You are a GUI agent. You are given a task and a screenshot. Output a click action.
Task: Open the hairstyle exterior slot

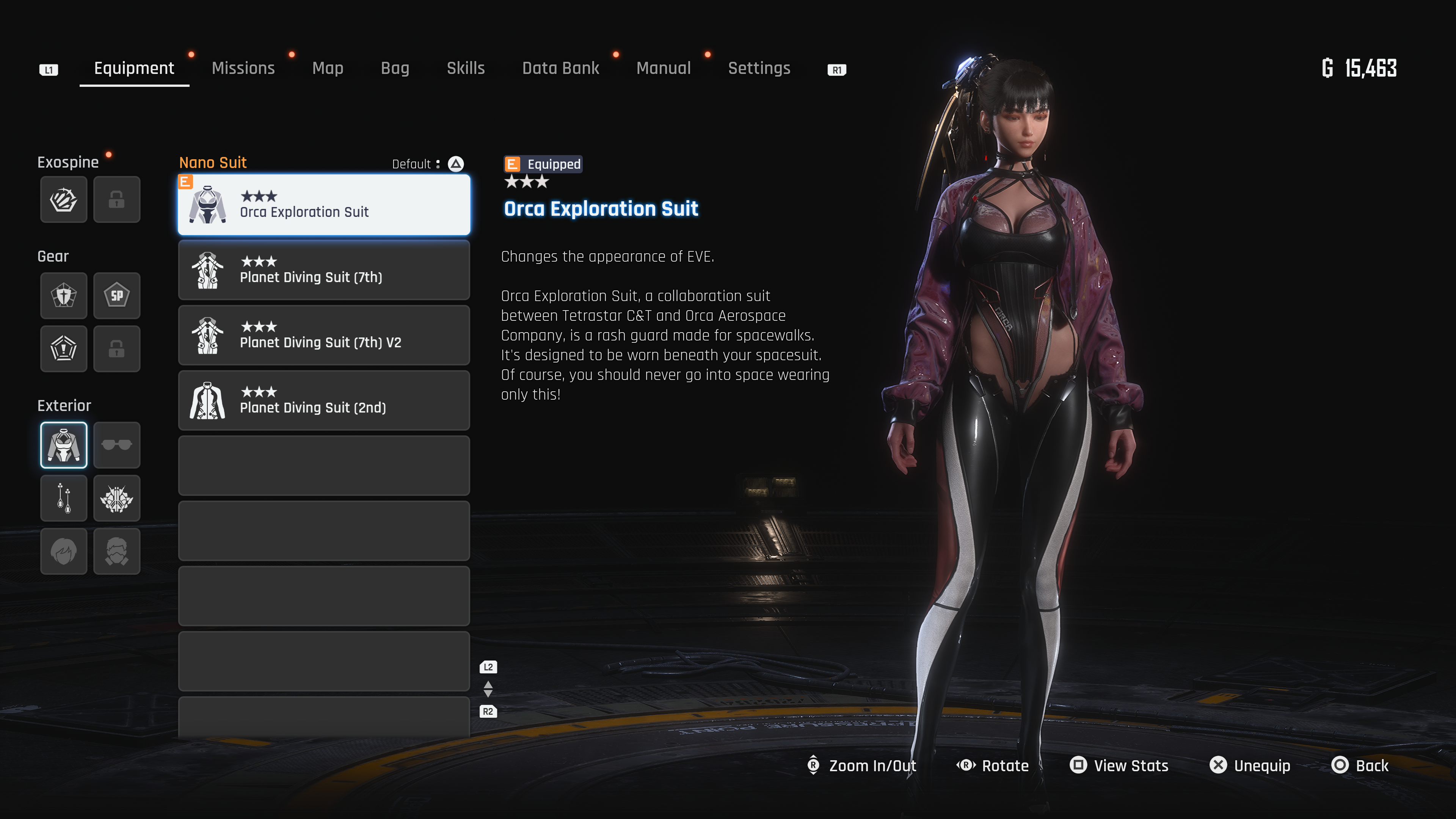[x=64, y=551]
